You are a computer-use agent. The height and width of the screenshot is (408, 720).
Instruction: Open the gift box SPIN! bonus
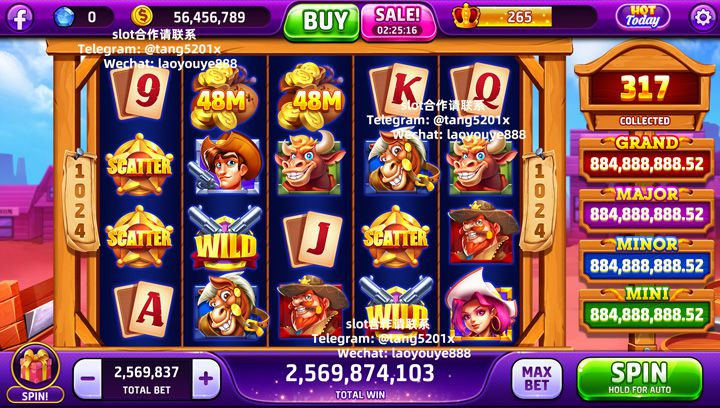point(35,374)
